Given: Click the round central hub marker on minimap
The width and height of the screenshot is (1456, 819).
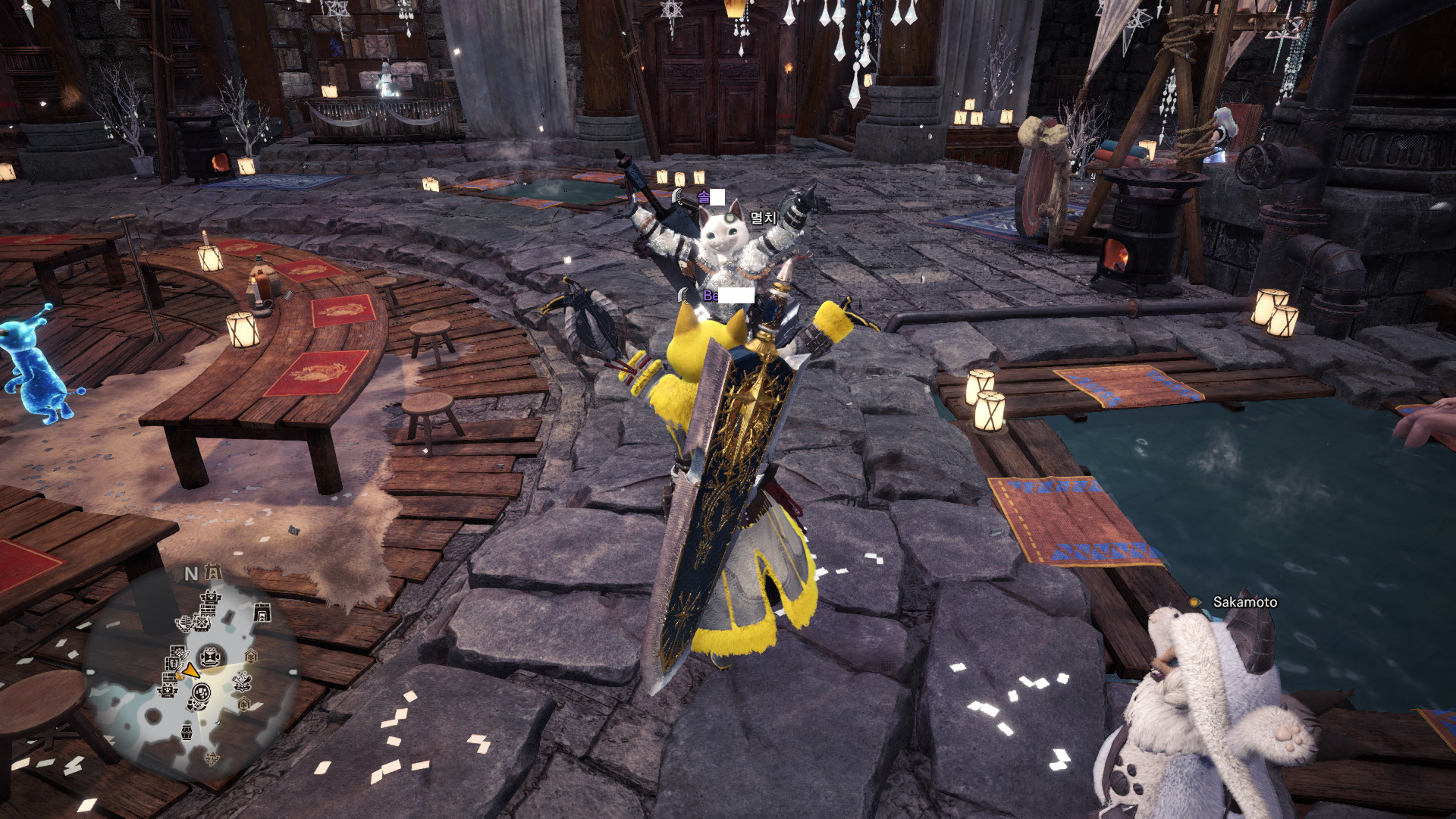Looking at the screenshot, I should pos(209,657).
